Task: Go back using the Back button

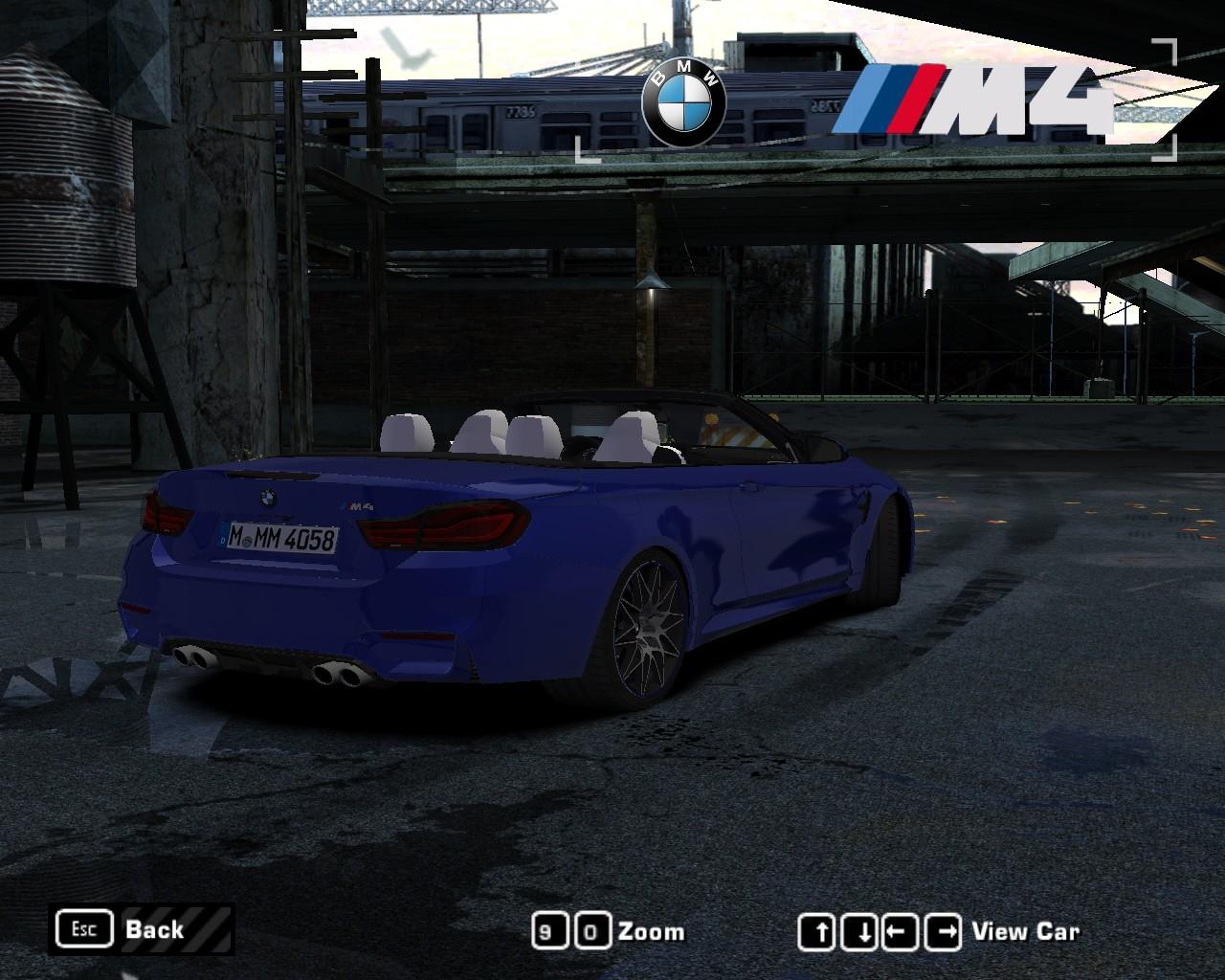Action: click(x=141, y=929)
